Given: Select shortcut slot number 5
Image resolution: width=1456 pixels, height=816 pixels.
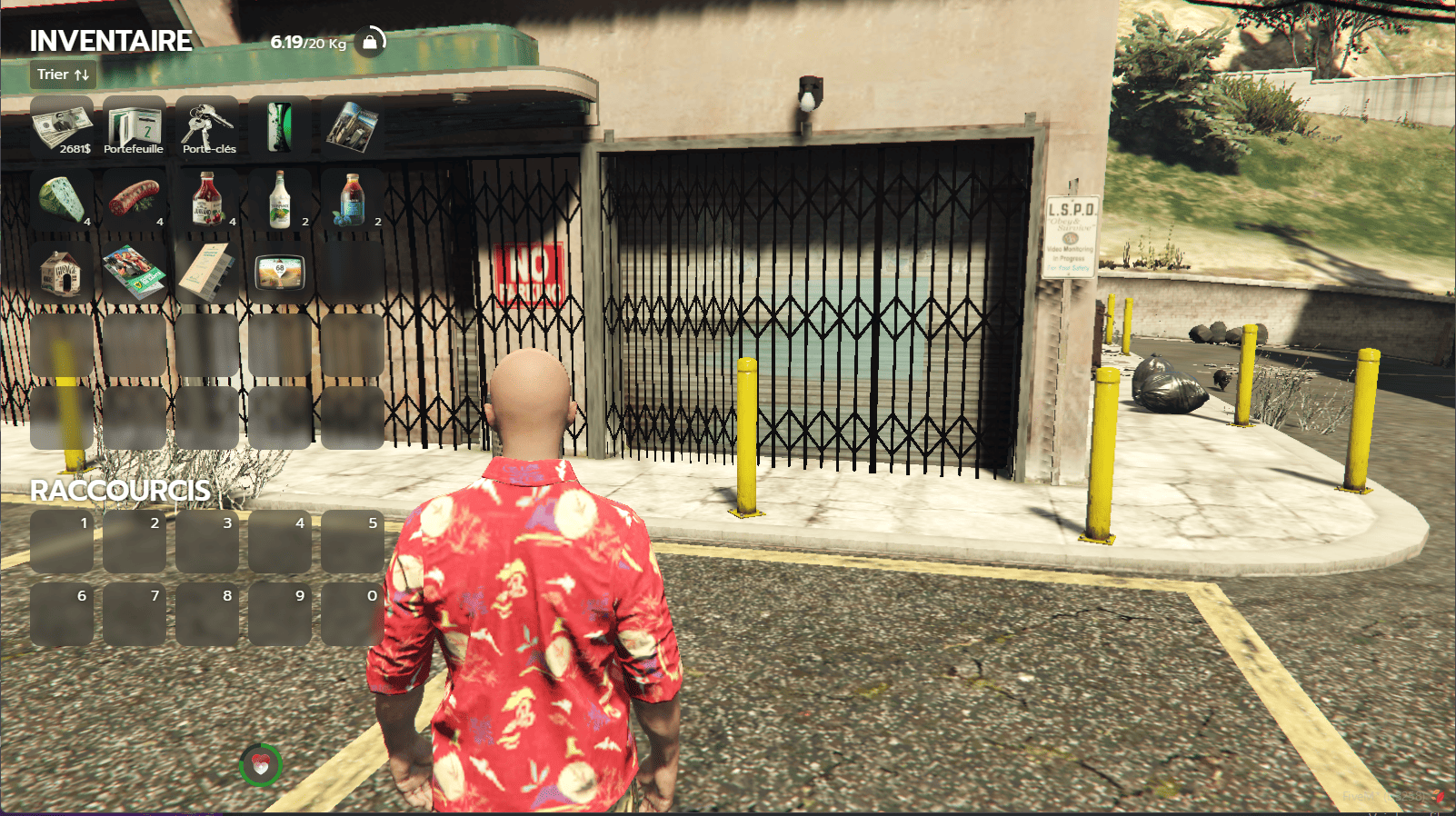Looking at the screenshot, I should pyautogui.click(x=353, y=542).
